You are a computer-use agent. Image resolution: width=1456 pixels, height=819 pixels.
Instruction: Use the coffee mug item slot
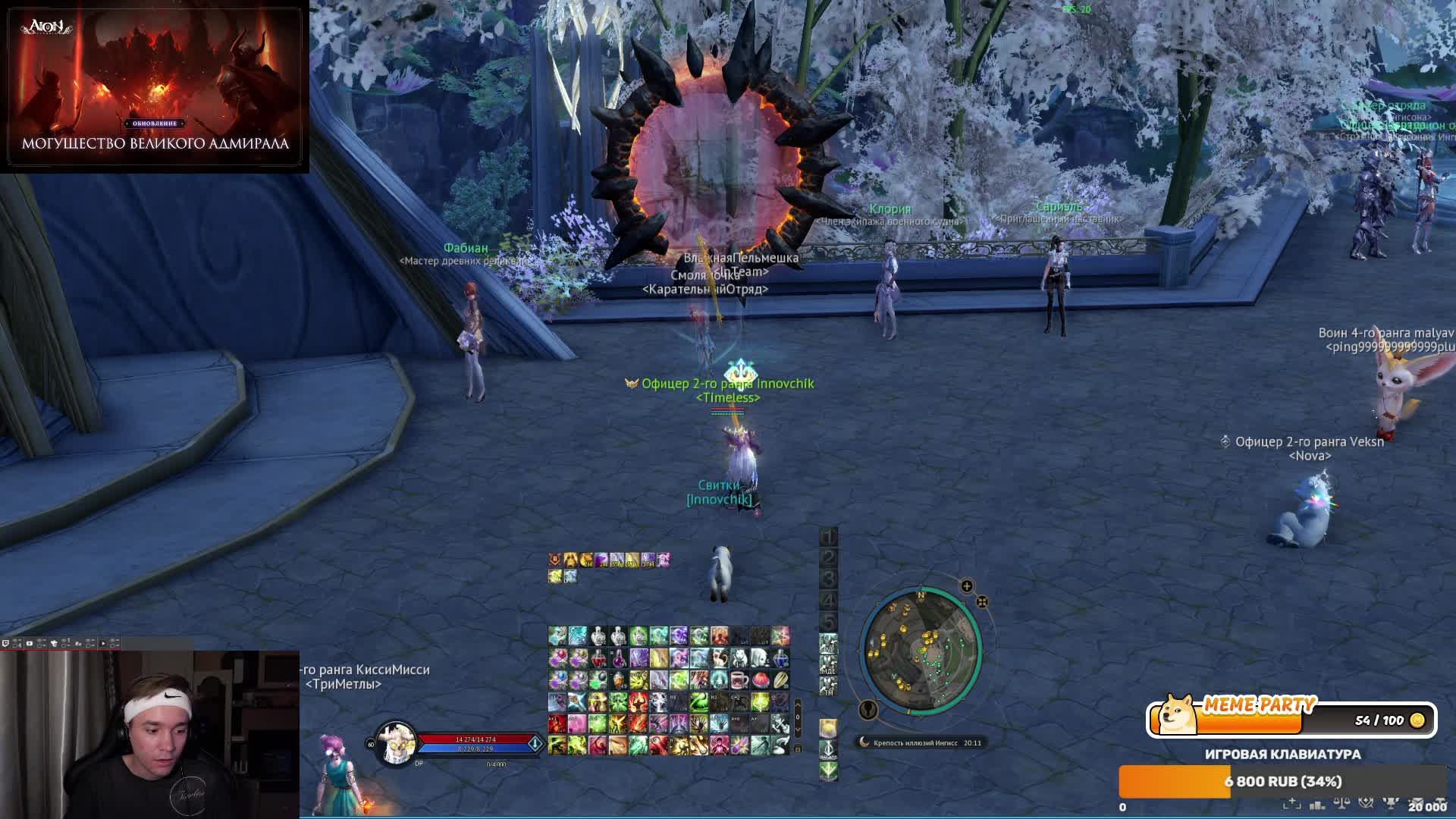coord(739,679)
